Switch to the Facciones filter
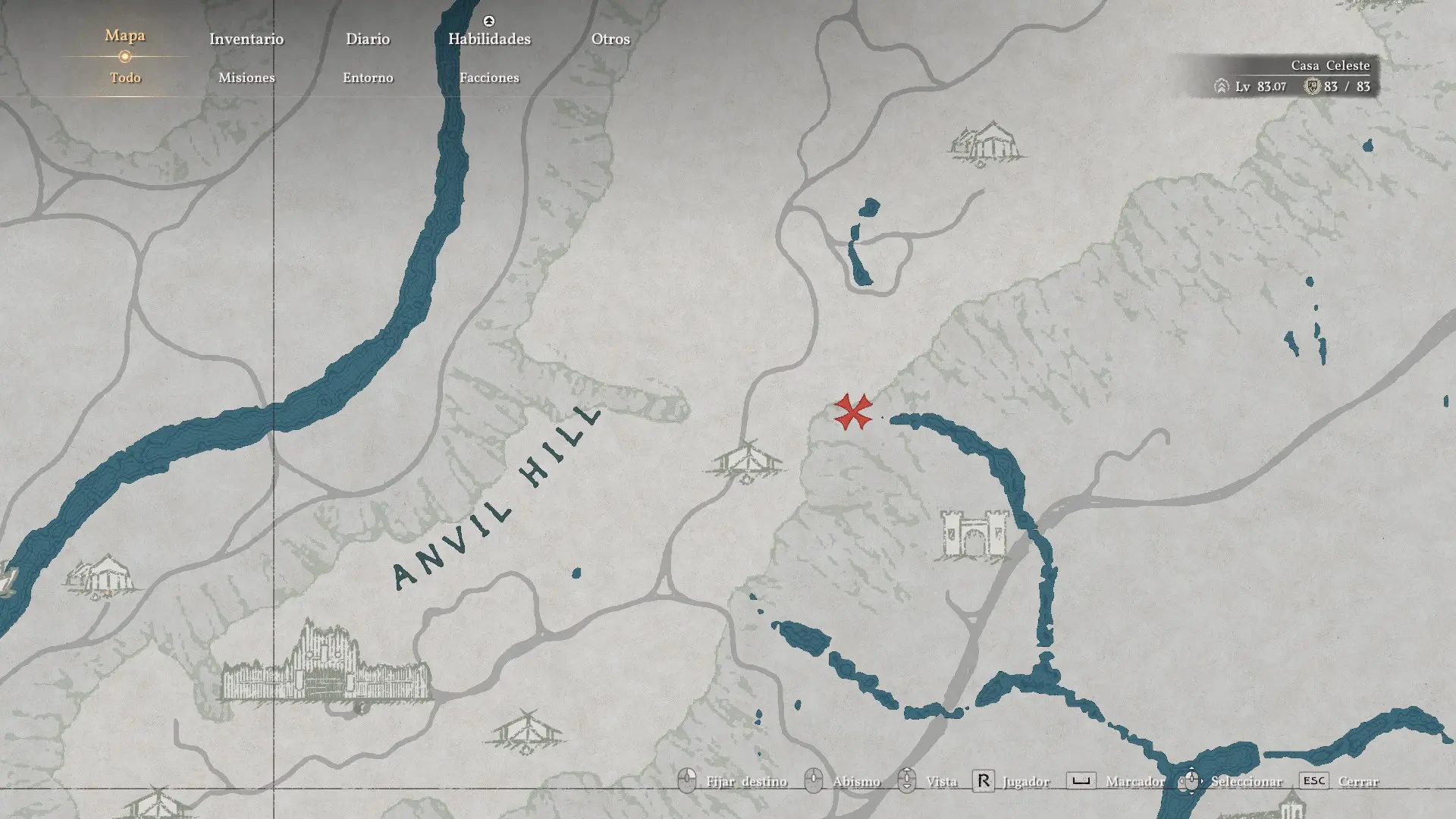The width and height of the screenshot is (1456, 819). click(489, 77)
